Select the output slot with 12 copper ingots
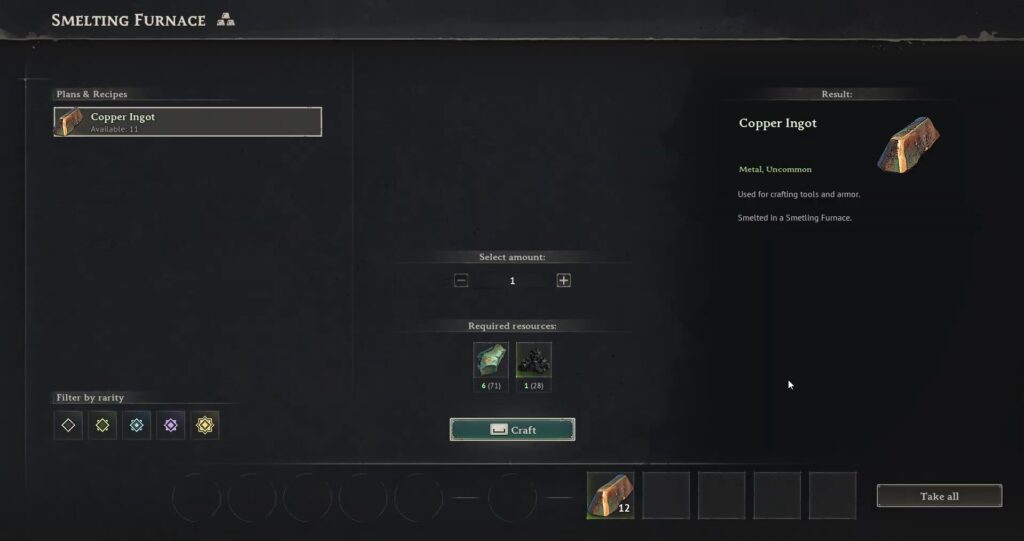 (610, 496)
